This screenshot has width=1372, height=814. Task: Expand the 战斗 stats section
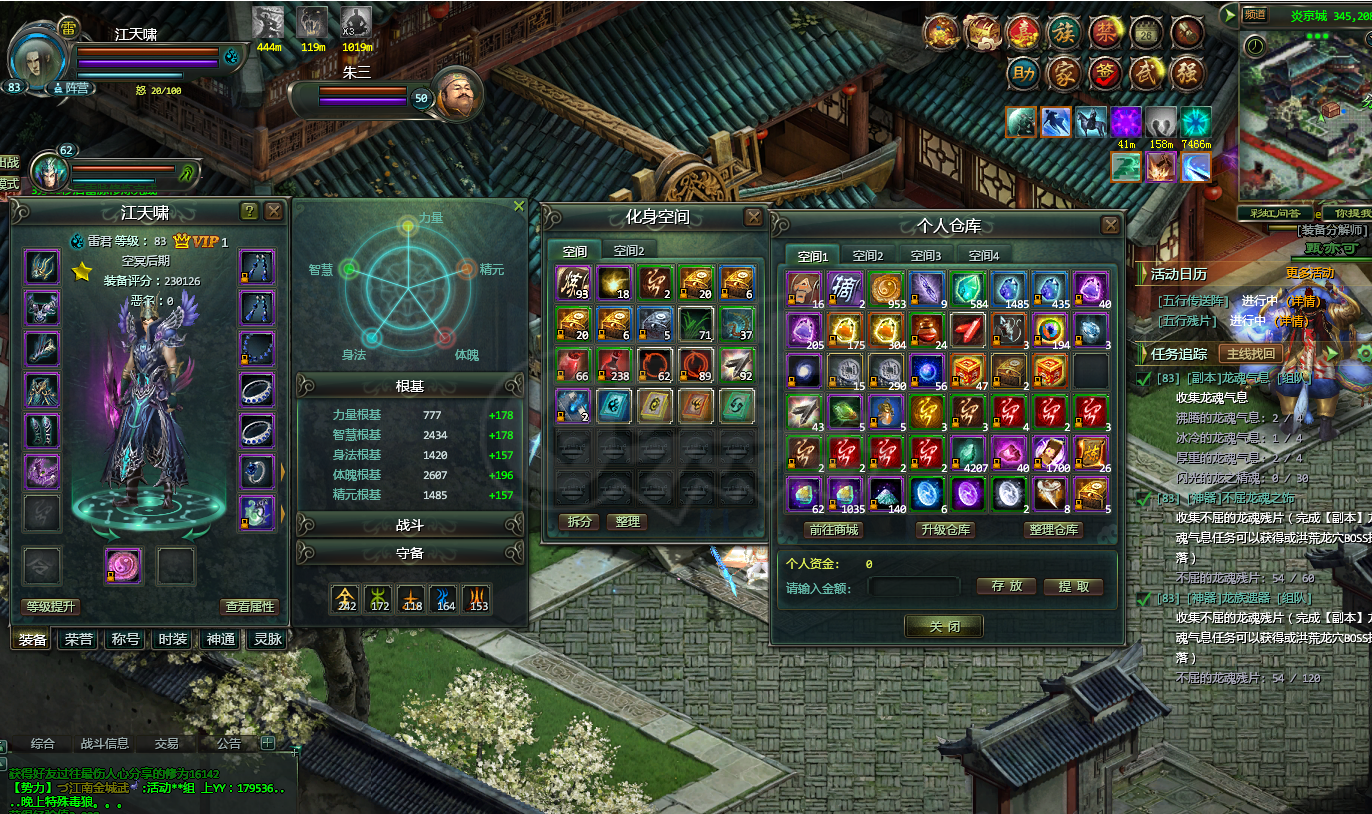pyautogui.click(x=410, y=525)
